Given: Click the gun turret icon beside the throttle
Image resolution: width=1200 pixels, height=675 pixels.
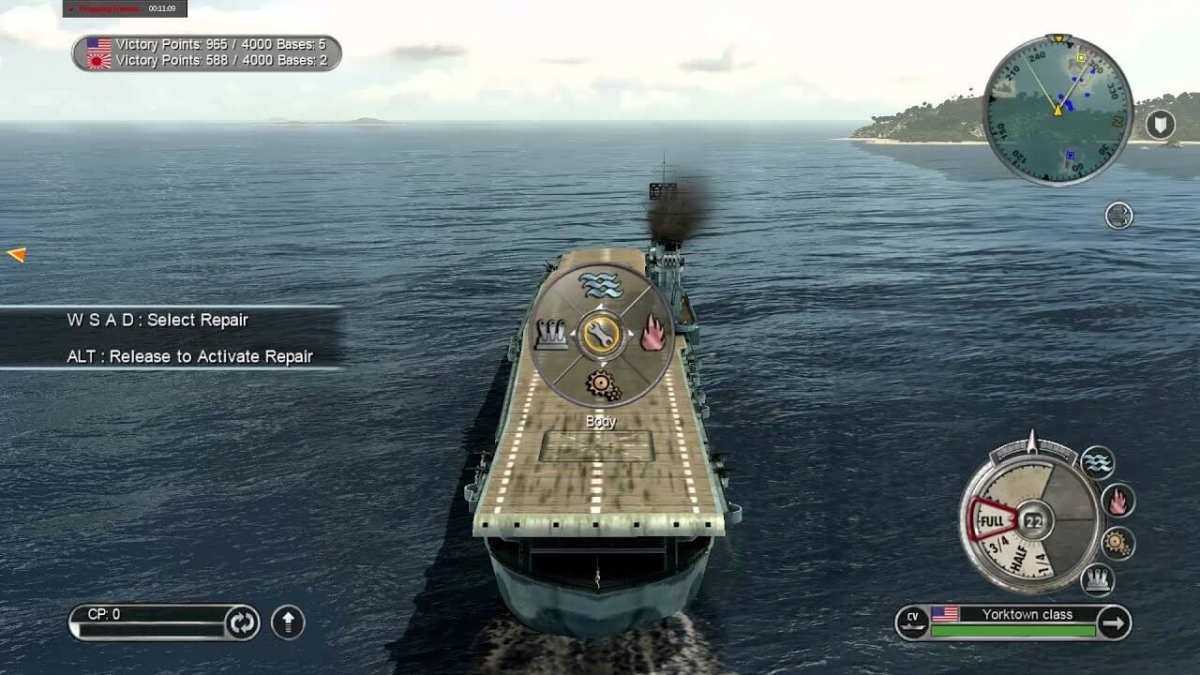Looking at the screenshot, I should [x=1098, y=579].
